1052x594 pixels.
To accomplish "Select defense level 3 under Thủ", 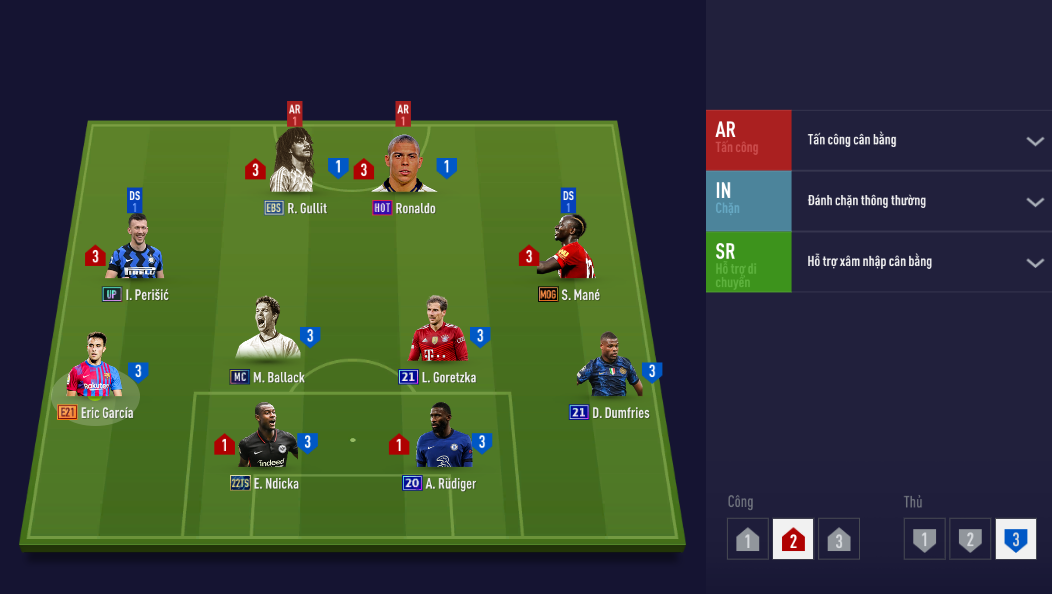I will (1016, 539).
